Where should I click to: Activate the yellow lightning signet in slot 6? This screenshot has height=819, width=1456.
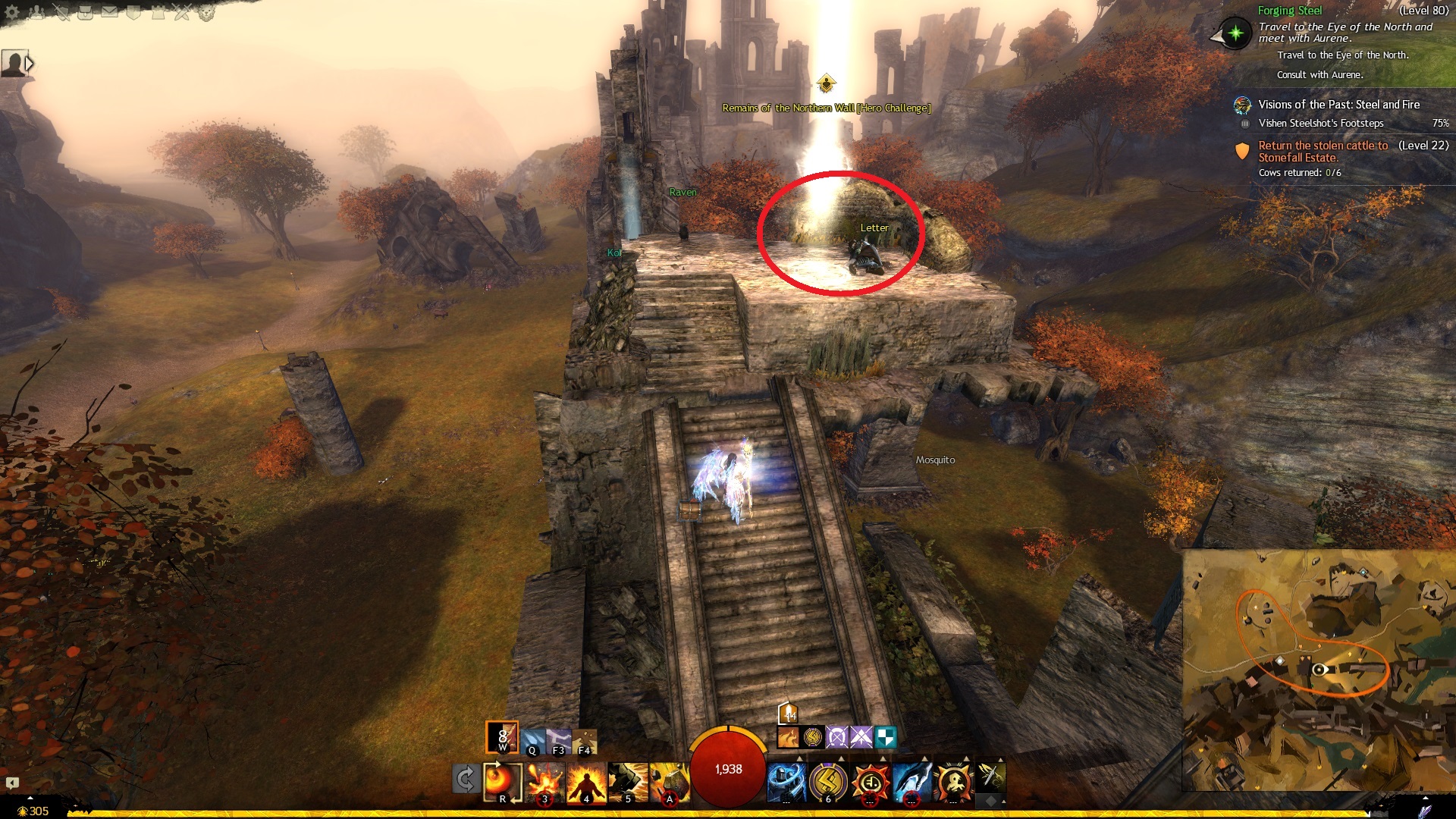828,782
